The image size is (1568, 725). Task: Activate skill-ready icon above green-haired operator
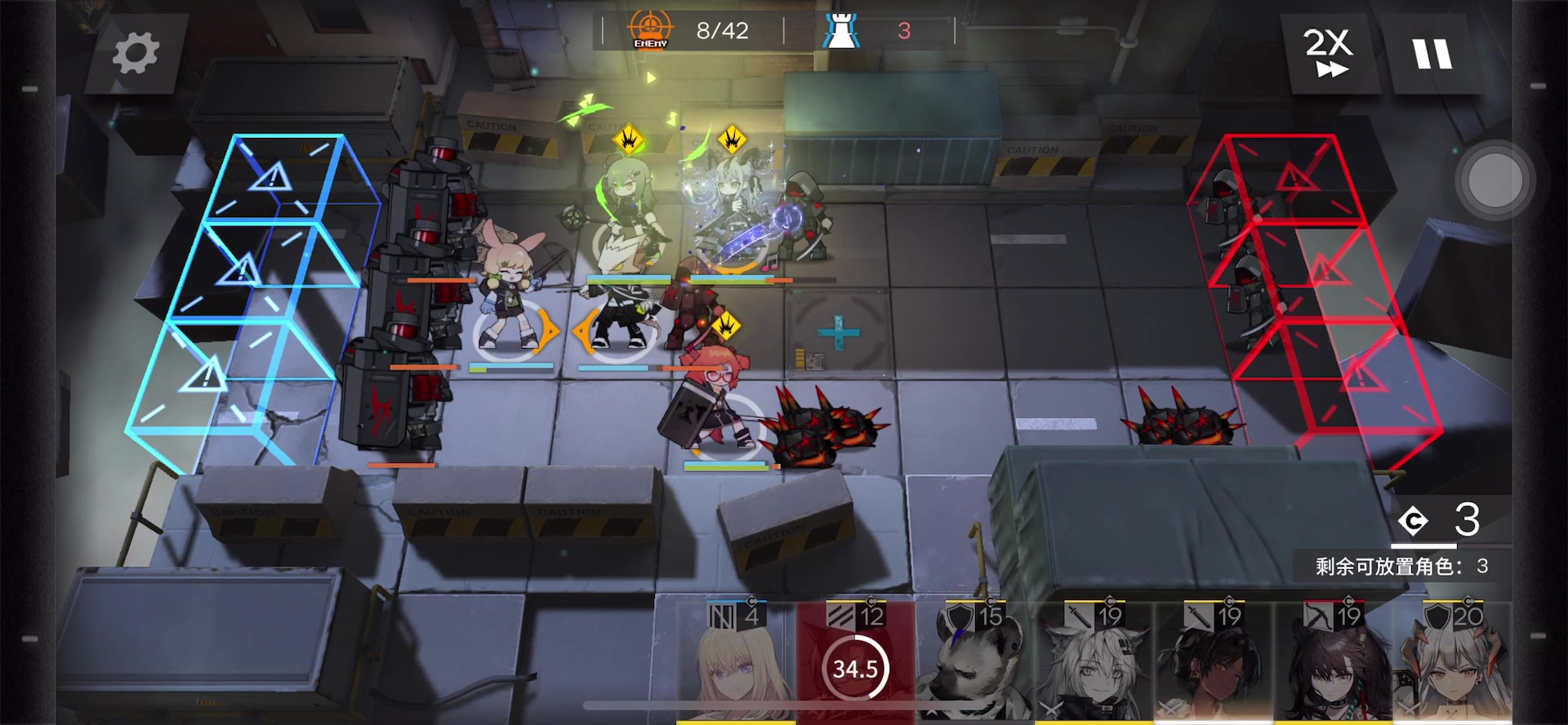point(629,139)
